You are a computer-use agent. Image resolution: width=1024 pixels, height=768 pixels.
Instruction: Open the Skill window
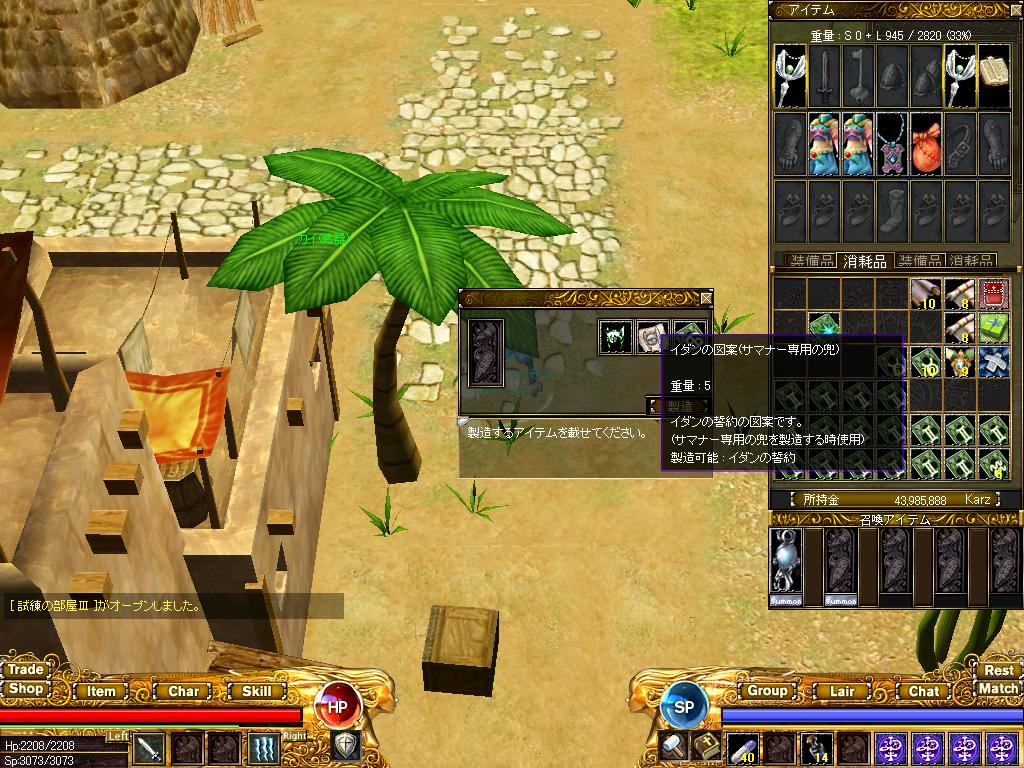click(x=257, y=691)
